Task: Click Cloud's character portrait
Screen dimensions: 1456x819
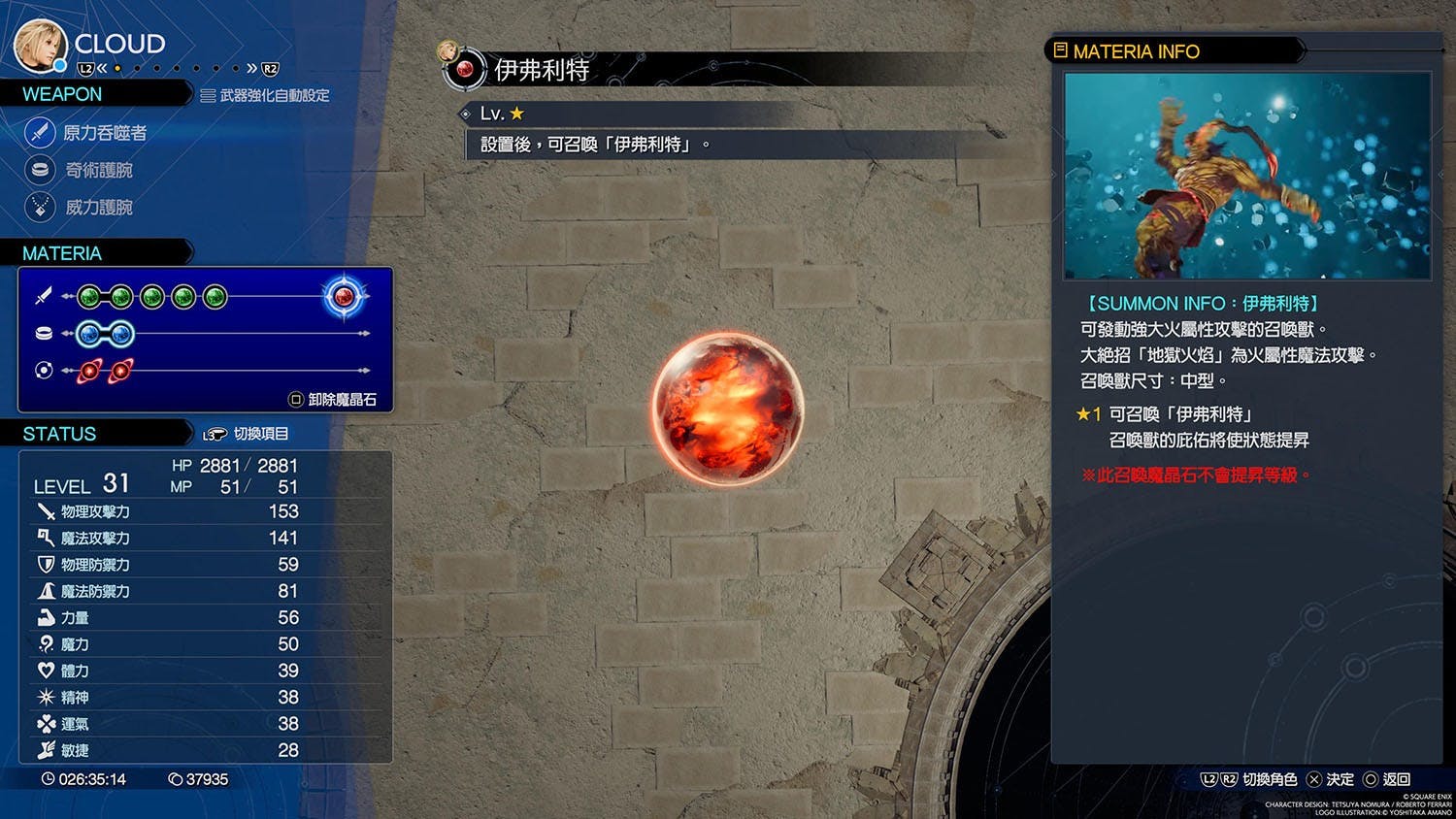Action: [40, 45]
